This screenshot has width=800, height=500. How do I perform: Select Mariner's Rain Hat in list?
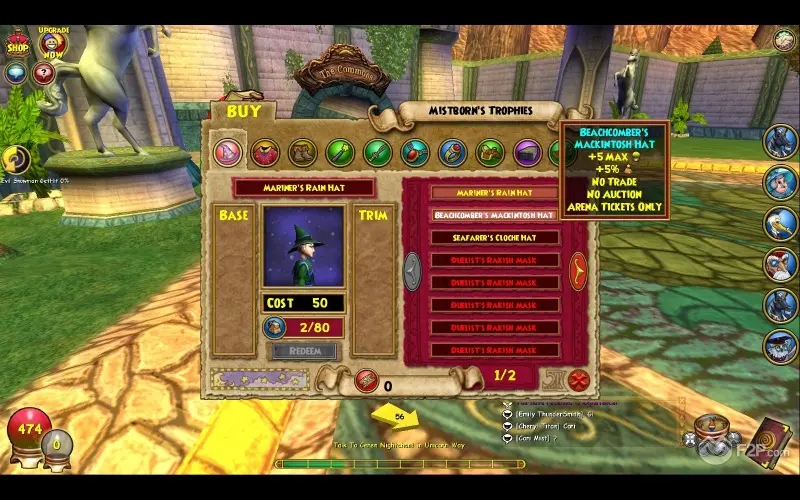click(x=495, y=192)
